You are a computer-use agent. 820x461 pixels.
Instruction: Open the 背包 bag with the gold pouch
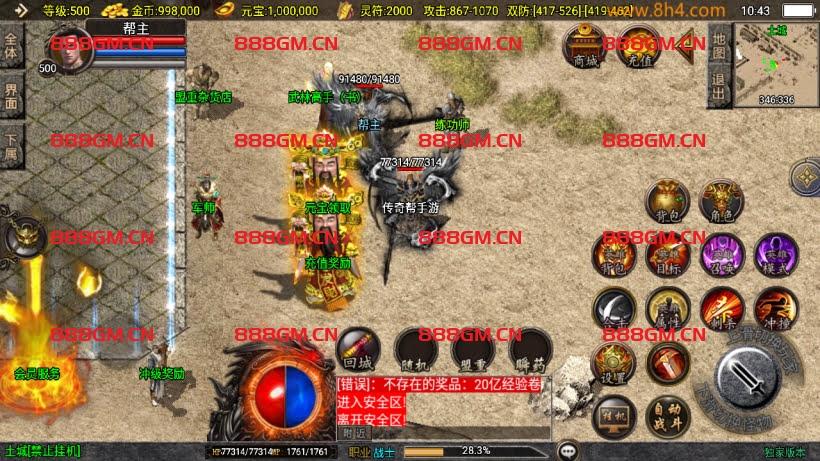tap(666, 202)
